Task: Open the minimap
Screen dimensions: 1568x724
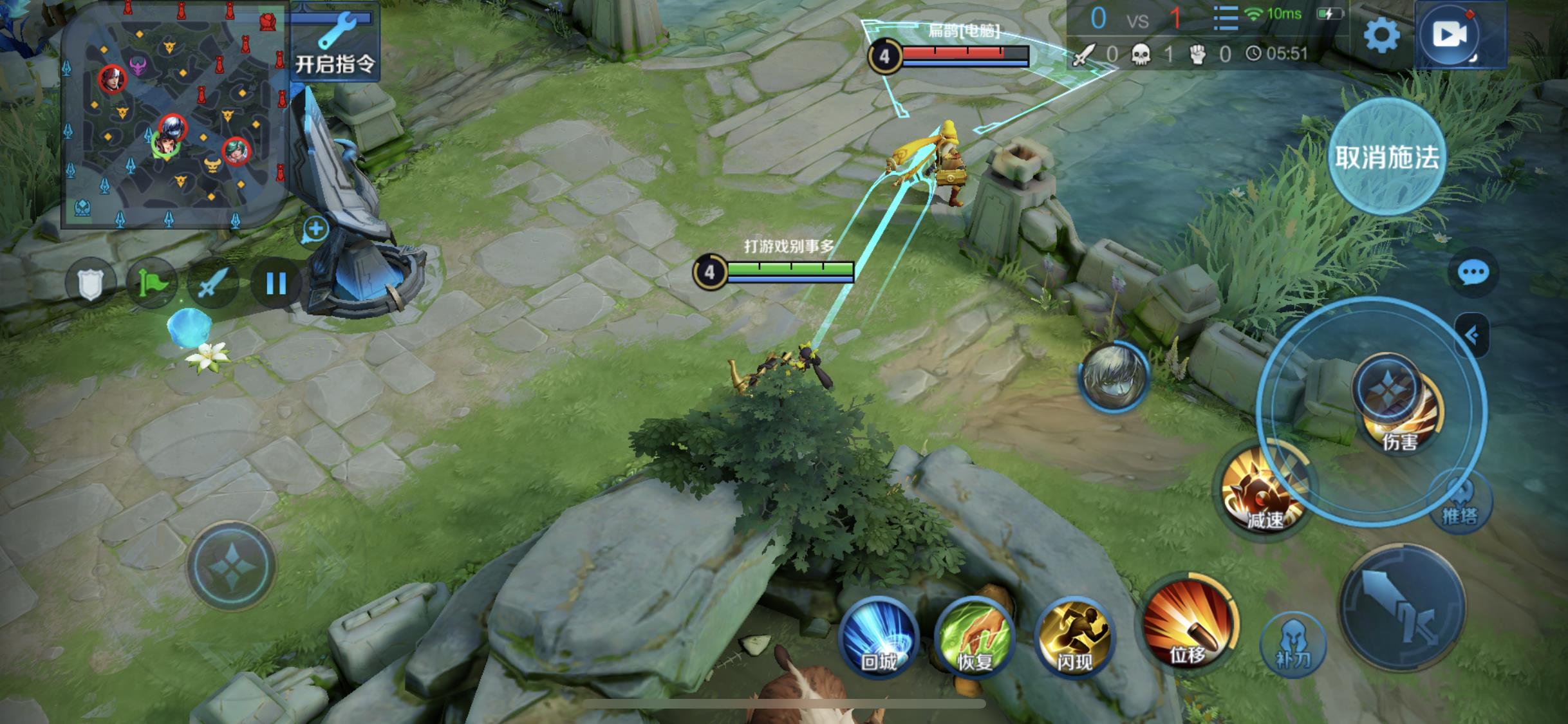Action: pos(173,116)
